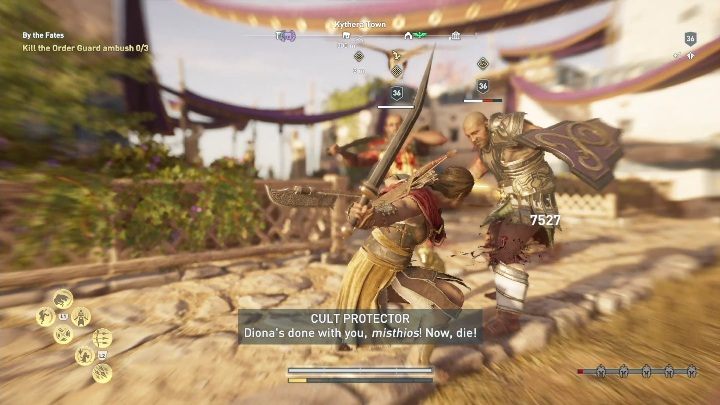The width and height of the screenshot is (720, 405).
Task: Use the rain of arrows ability icon
Action: (x=101, y=373)
